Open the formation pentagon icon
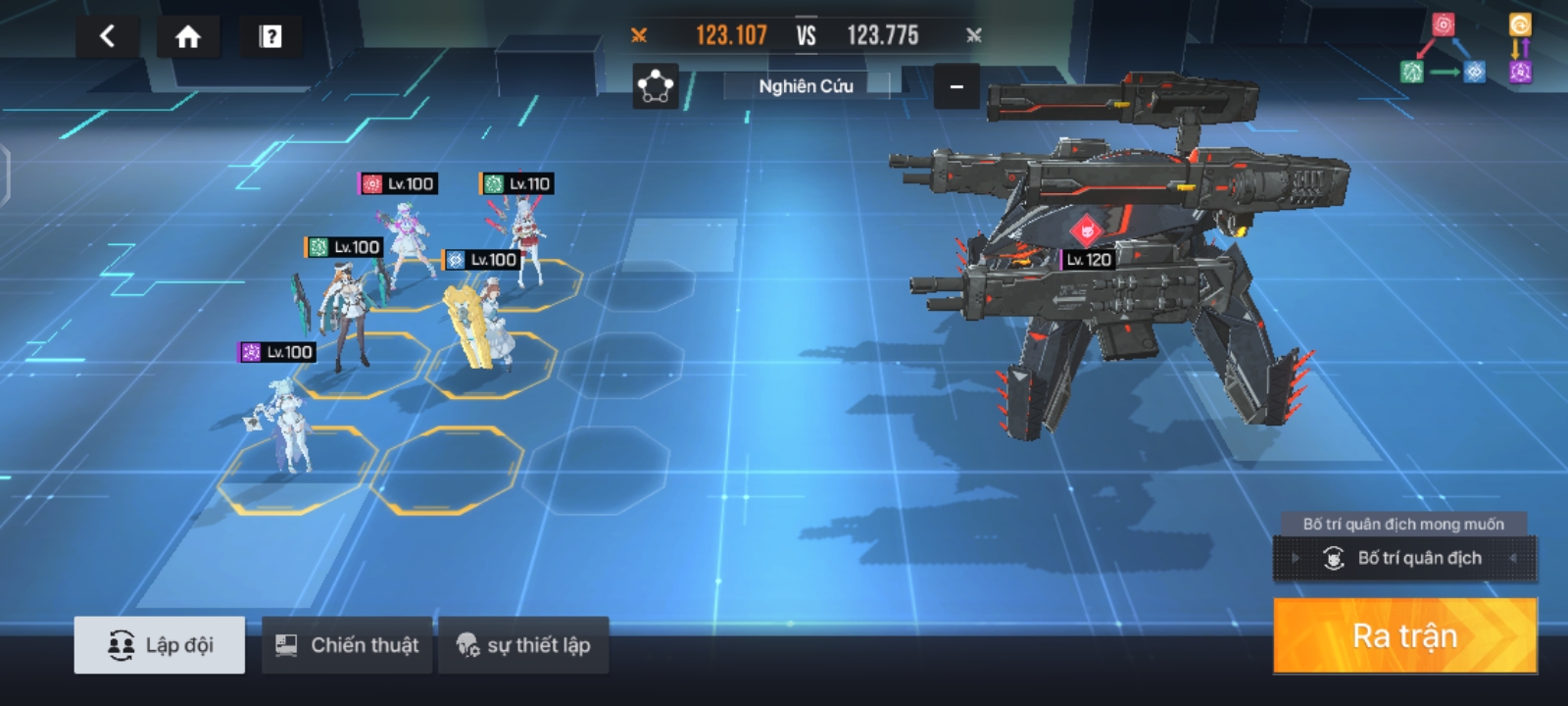Screen dimensions: 1568x706 (655, 86)
